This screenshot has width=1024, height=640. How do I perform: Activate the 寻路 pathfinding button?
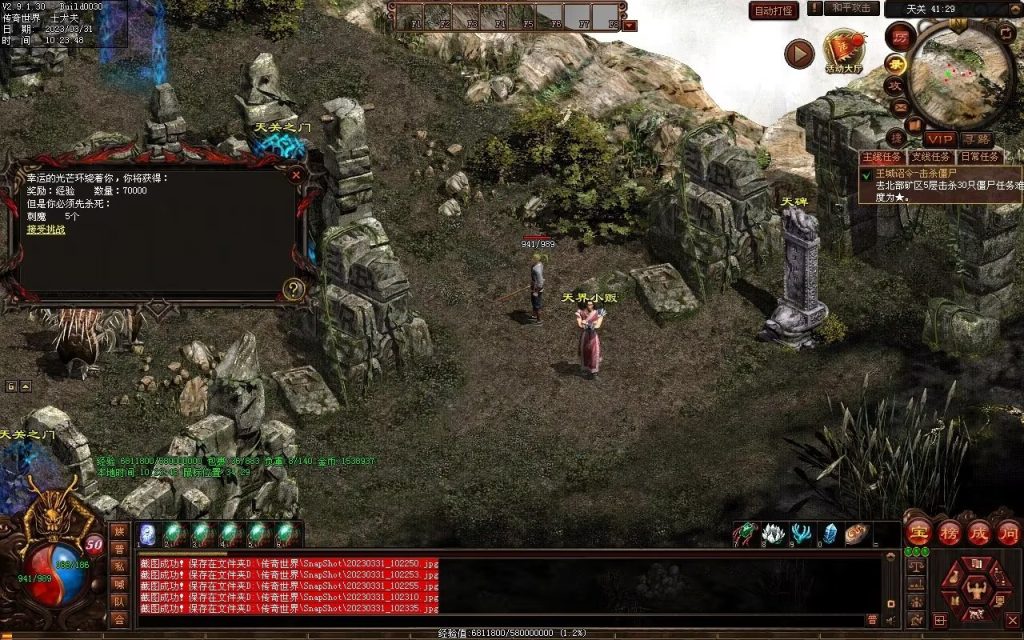pos(977,138)
